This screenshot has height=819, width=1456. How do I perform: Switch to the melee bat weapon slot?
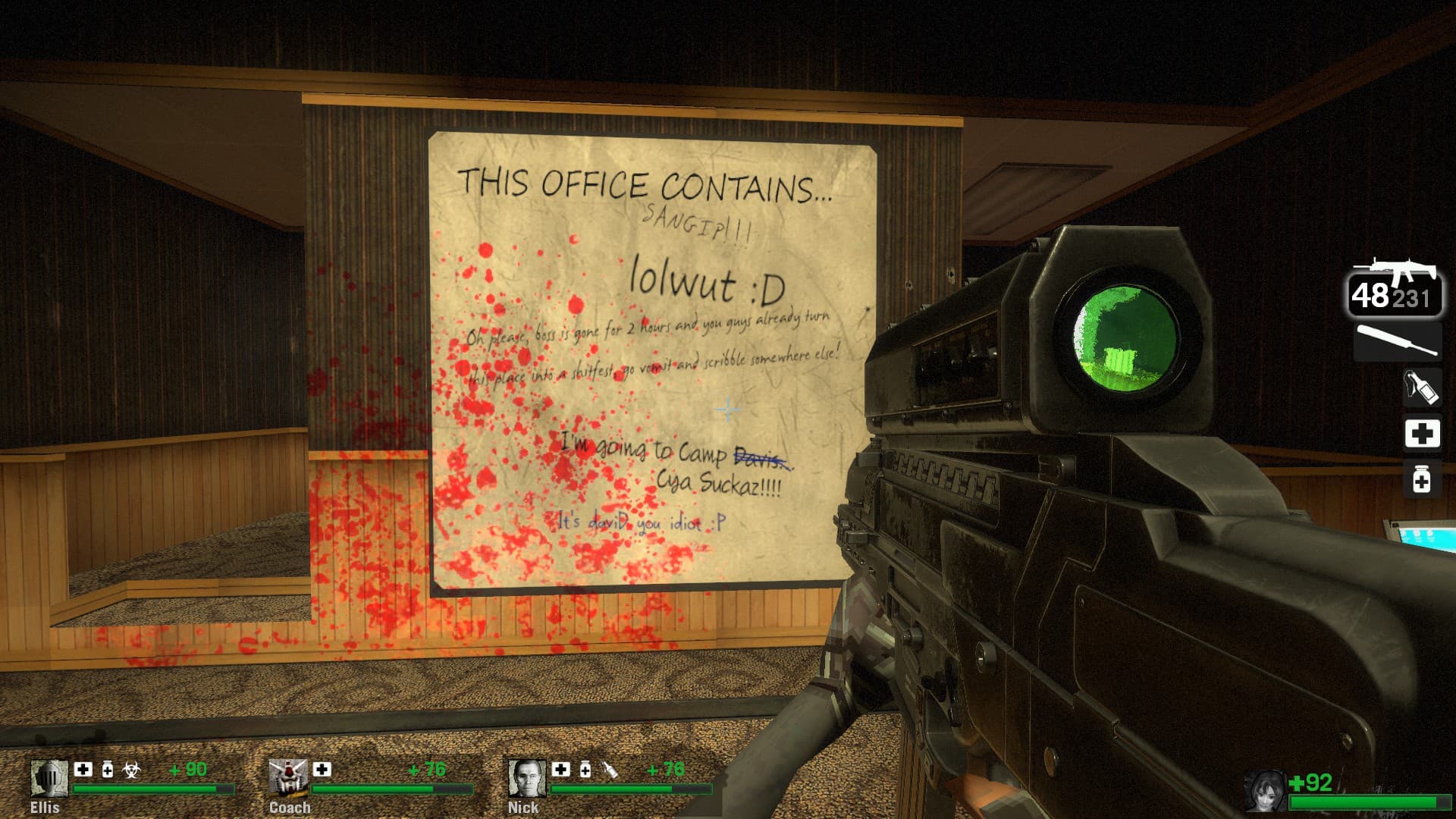(x=1398, y=340)
